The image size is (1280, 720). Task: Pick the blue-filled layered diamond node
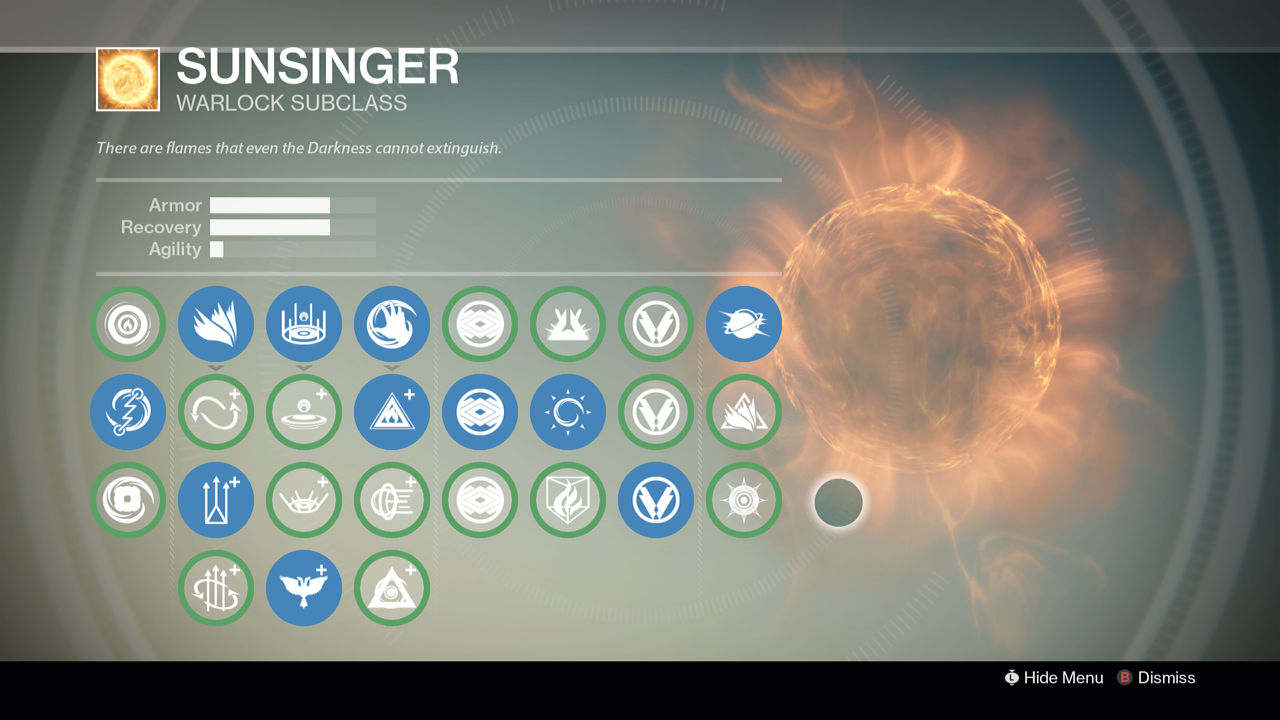(x=480, y=412)
